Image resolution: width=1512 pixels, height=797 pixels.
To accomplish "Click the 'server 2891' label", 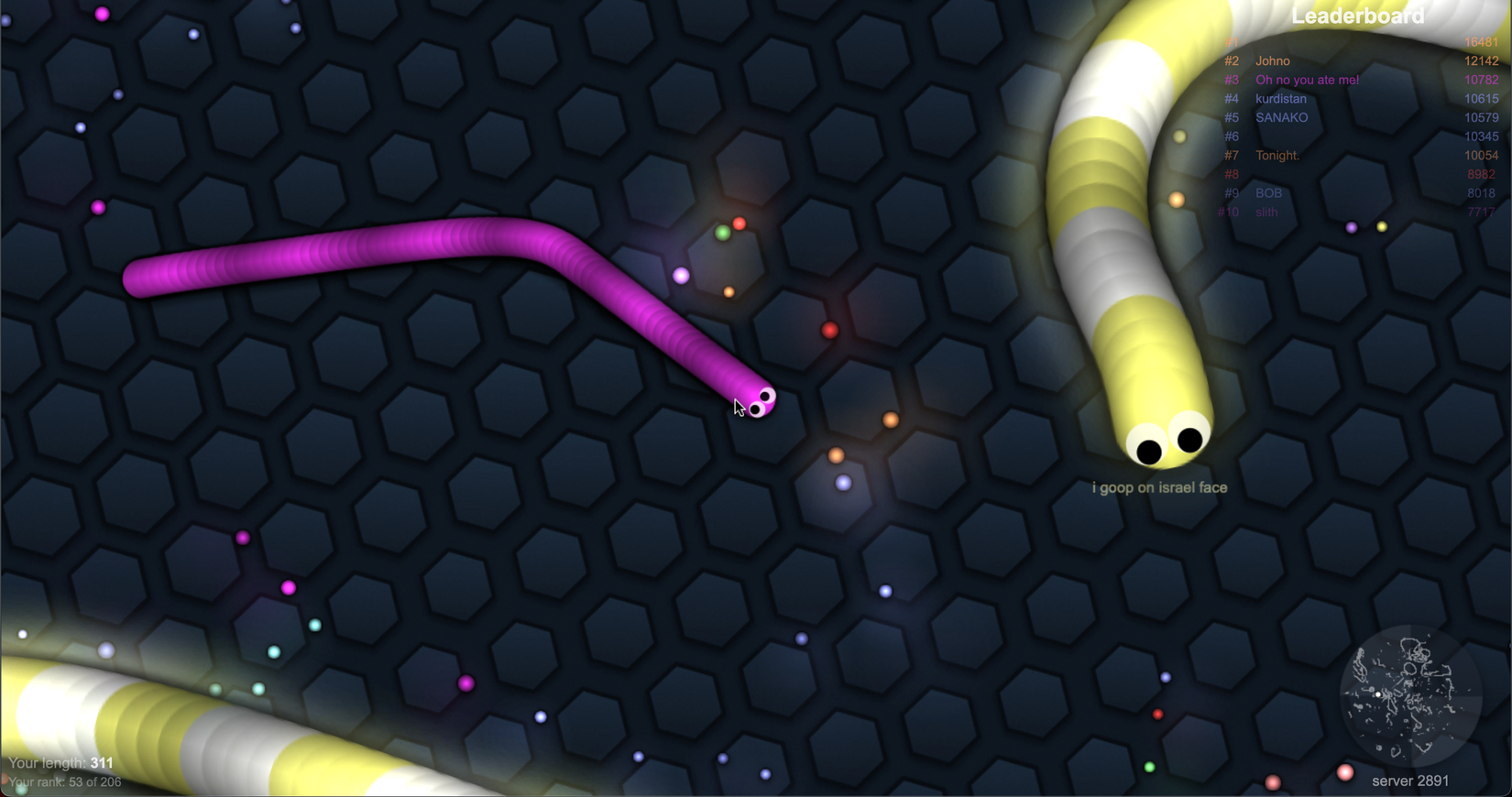I will 1408,781.
